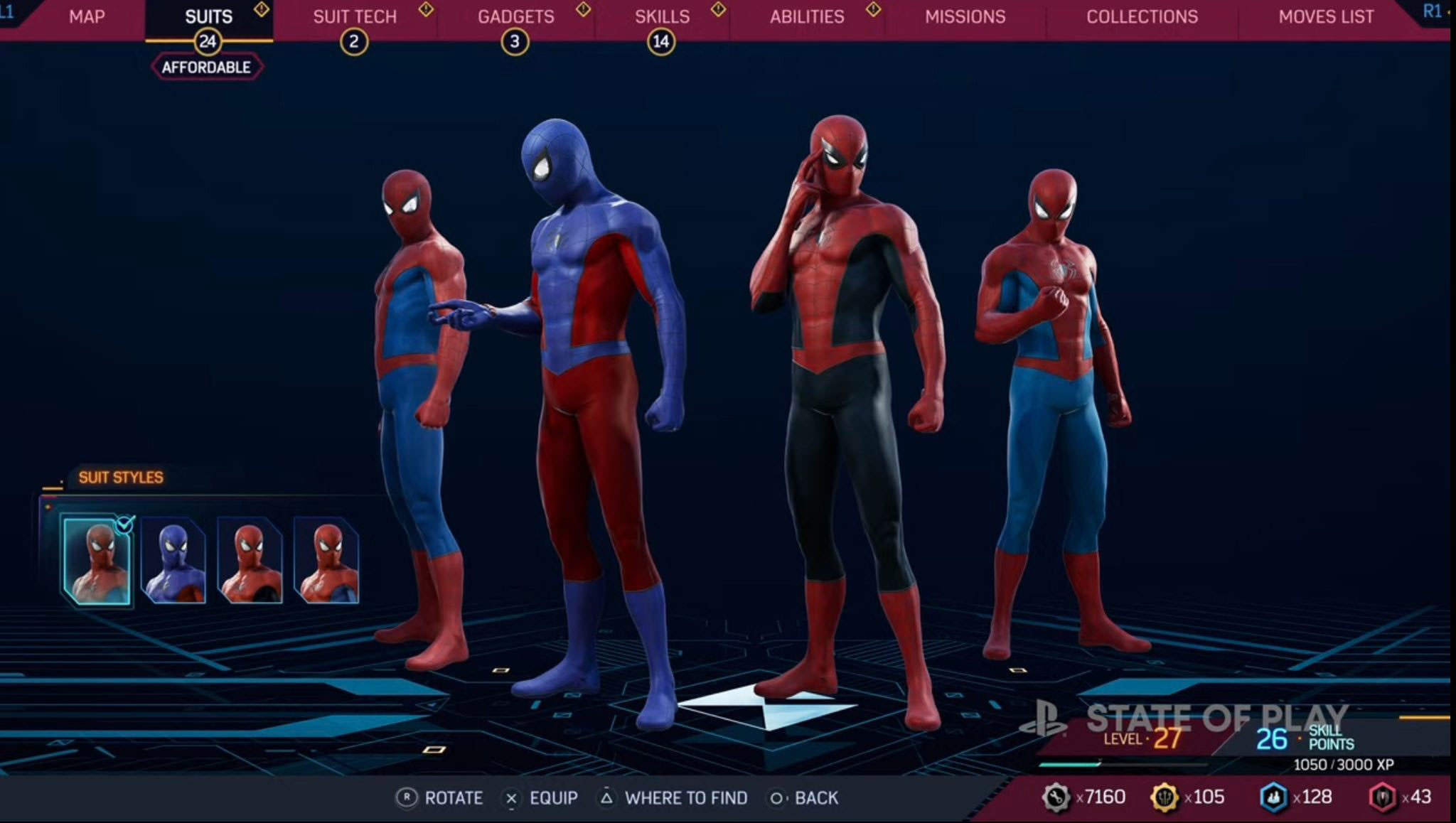Select the Skills tab
This screenshot has height=823, width=1456.
point(662,17)
